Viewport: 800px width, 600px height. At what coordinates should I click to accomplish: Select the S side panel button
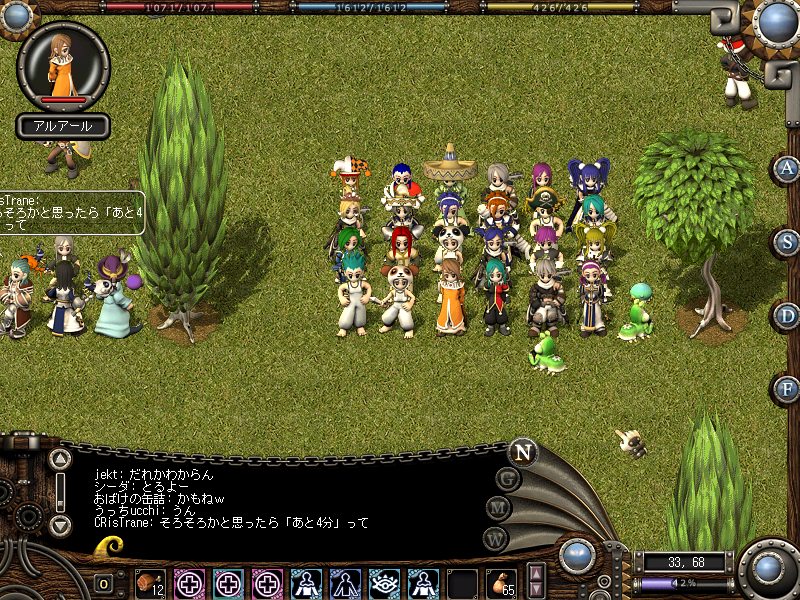[788, 242]
